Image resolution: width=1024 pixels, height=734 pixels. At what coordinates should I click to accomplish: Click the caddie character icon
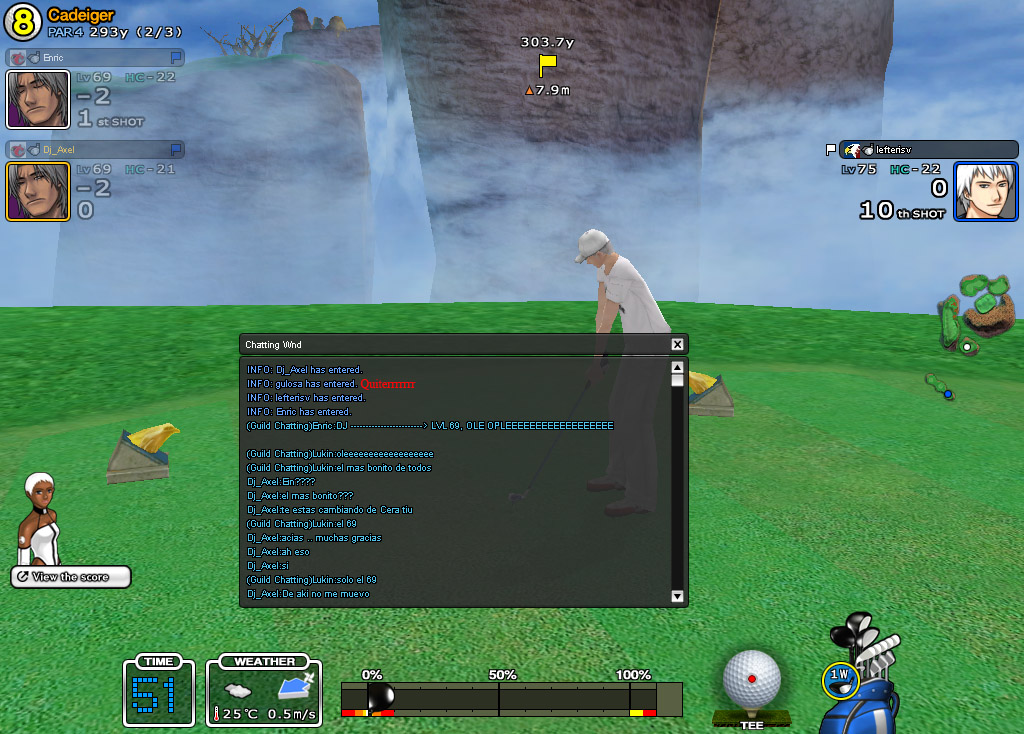(40, 519)
